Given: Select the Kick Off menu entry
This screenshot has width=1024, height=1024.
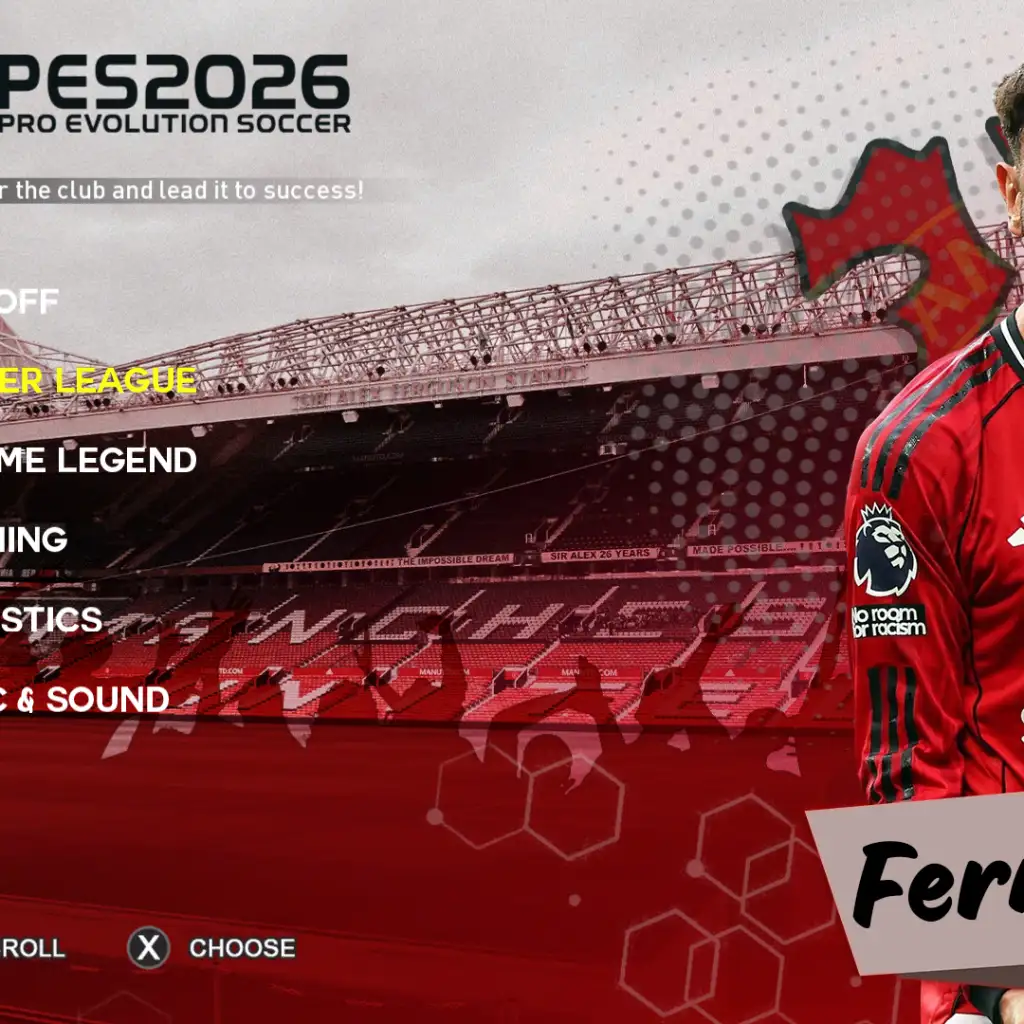Looking at the screenshot, I should (30, 301).
